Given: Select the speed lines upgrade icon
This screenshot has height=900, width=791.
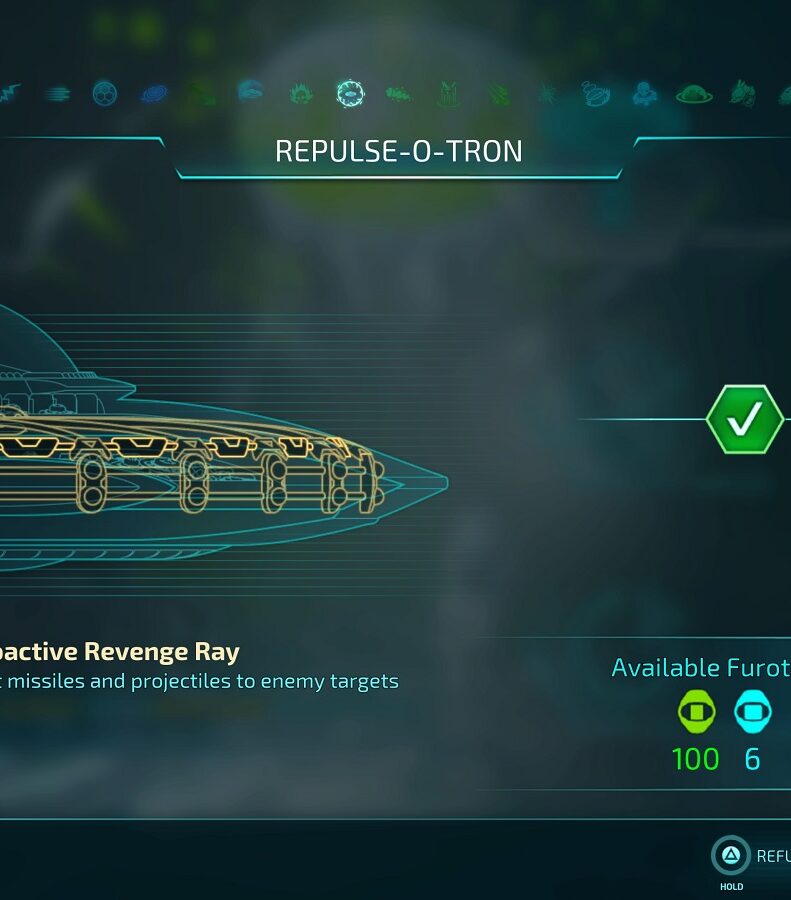Looking at the screenshot, I should (x=57, y=94).
